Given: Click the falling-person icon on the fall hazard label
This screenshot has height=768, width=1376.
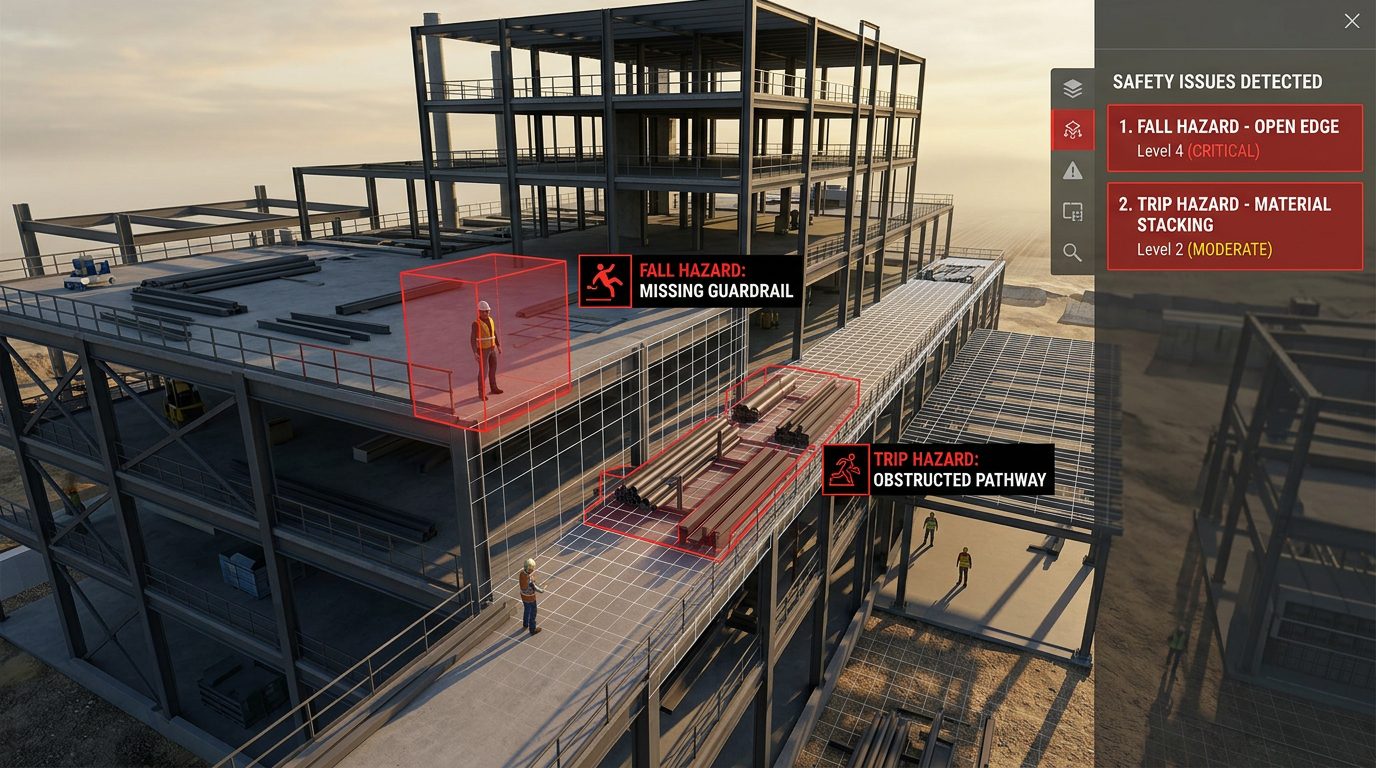Looking at the screenshot, I should (x=603, y=282).
